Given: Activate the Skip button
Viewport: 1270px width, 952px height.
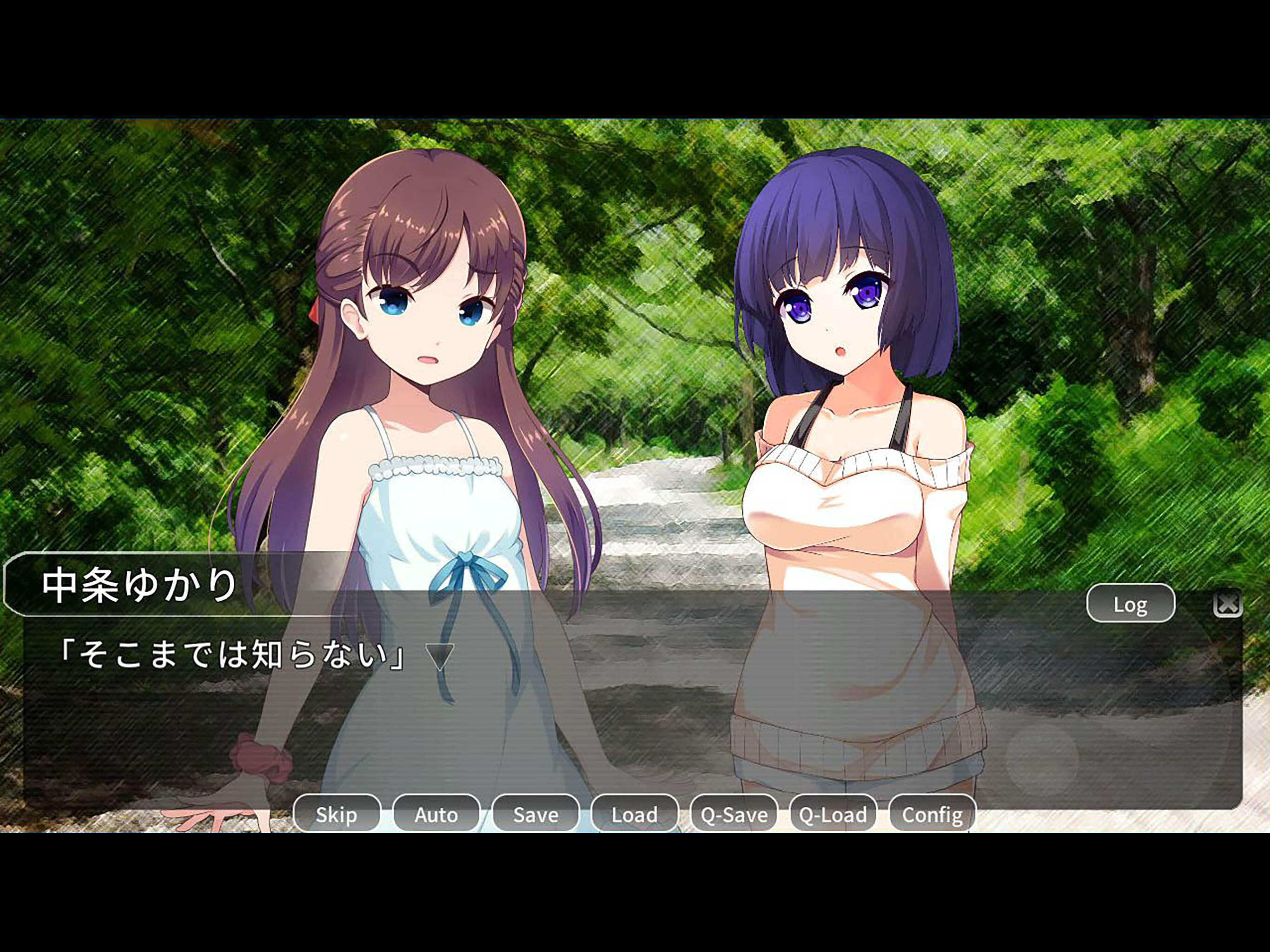Looking at the screenshot, I should (x=337, y=814).
